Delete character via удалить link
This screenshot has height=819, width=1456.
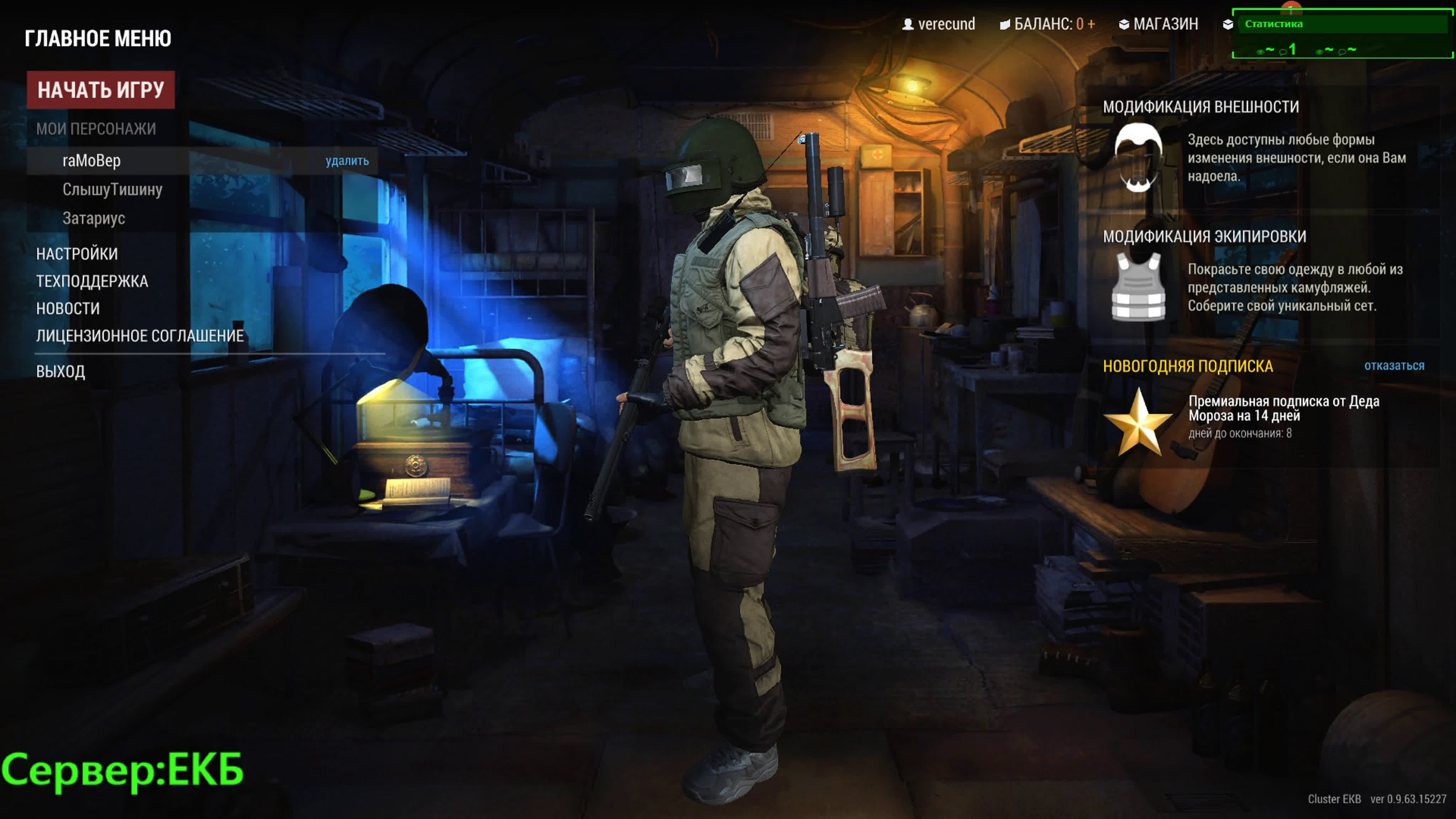click(x=347, y=161)
